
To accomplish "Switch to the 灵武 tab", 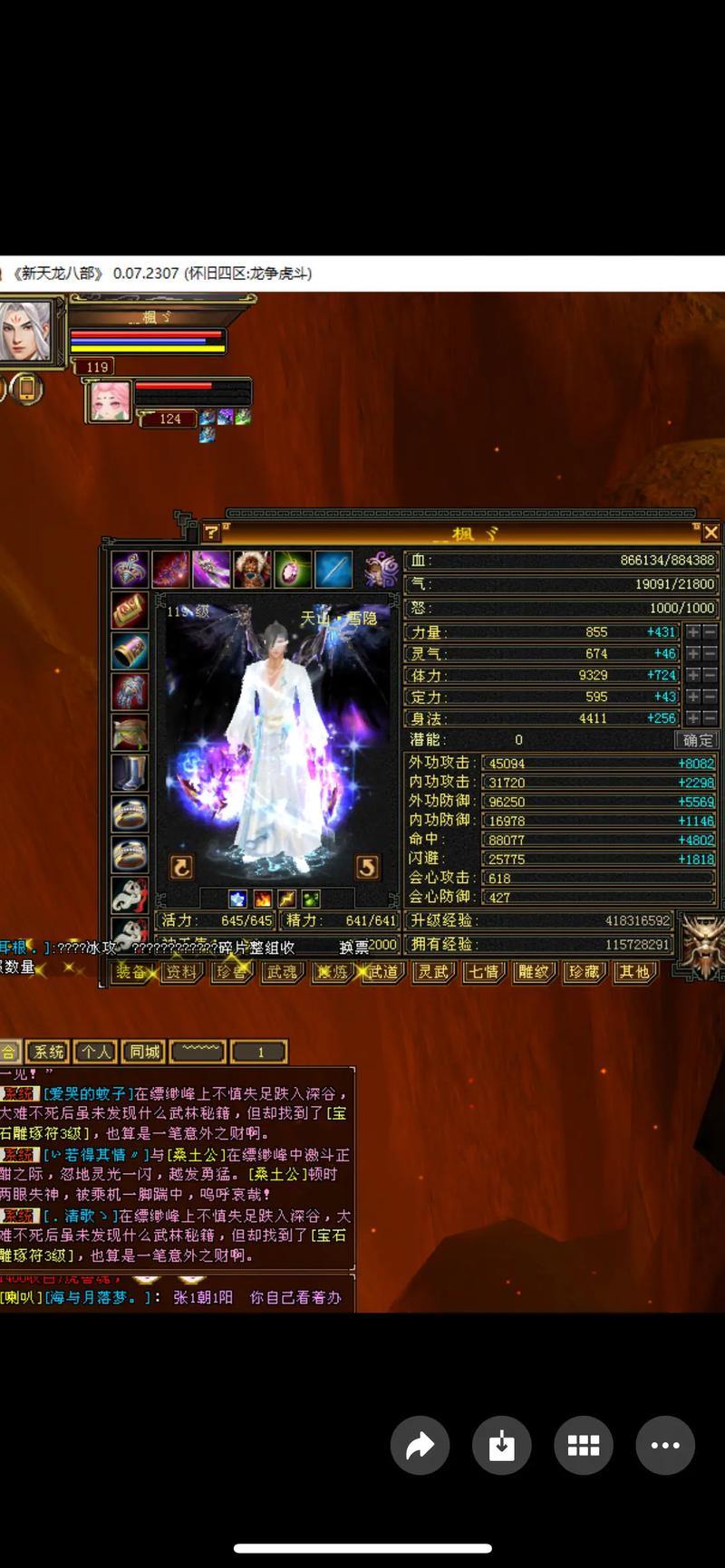I will [x=432, y=972].
